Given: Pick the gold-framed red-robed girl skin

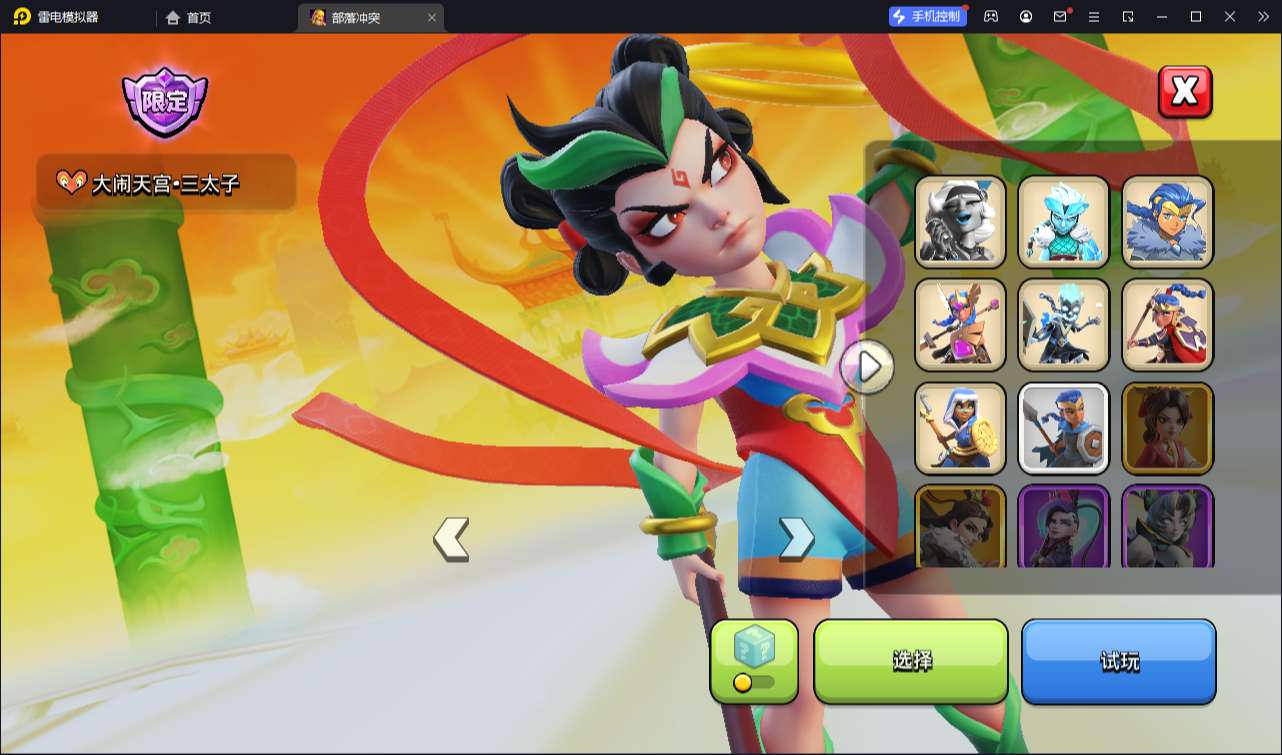Looking at the screenshot, I should pyautogui.click(x=1167, y=428).
